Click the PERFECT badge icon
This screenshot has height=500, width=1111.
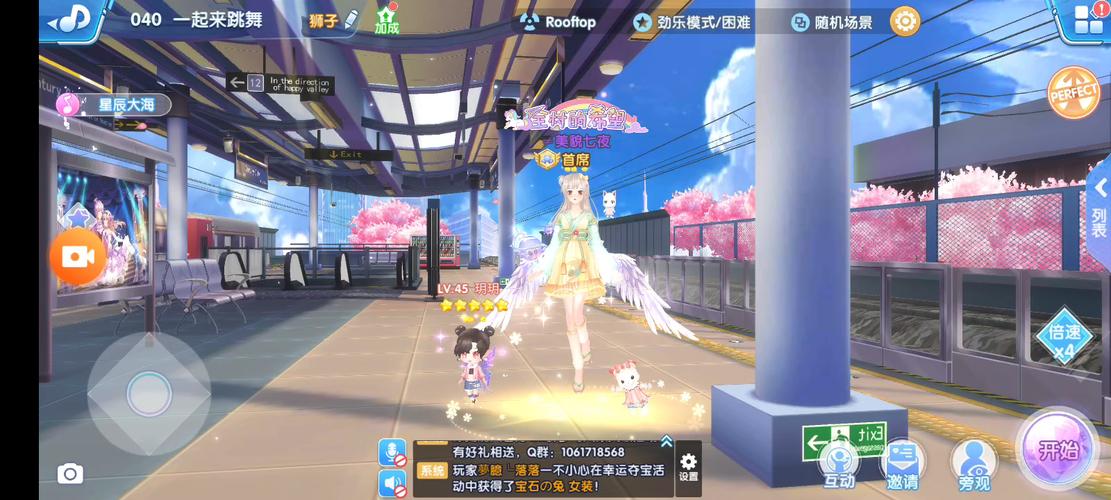coord(1073,93)
